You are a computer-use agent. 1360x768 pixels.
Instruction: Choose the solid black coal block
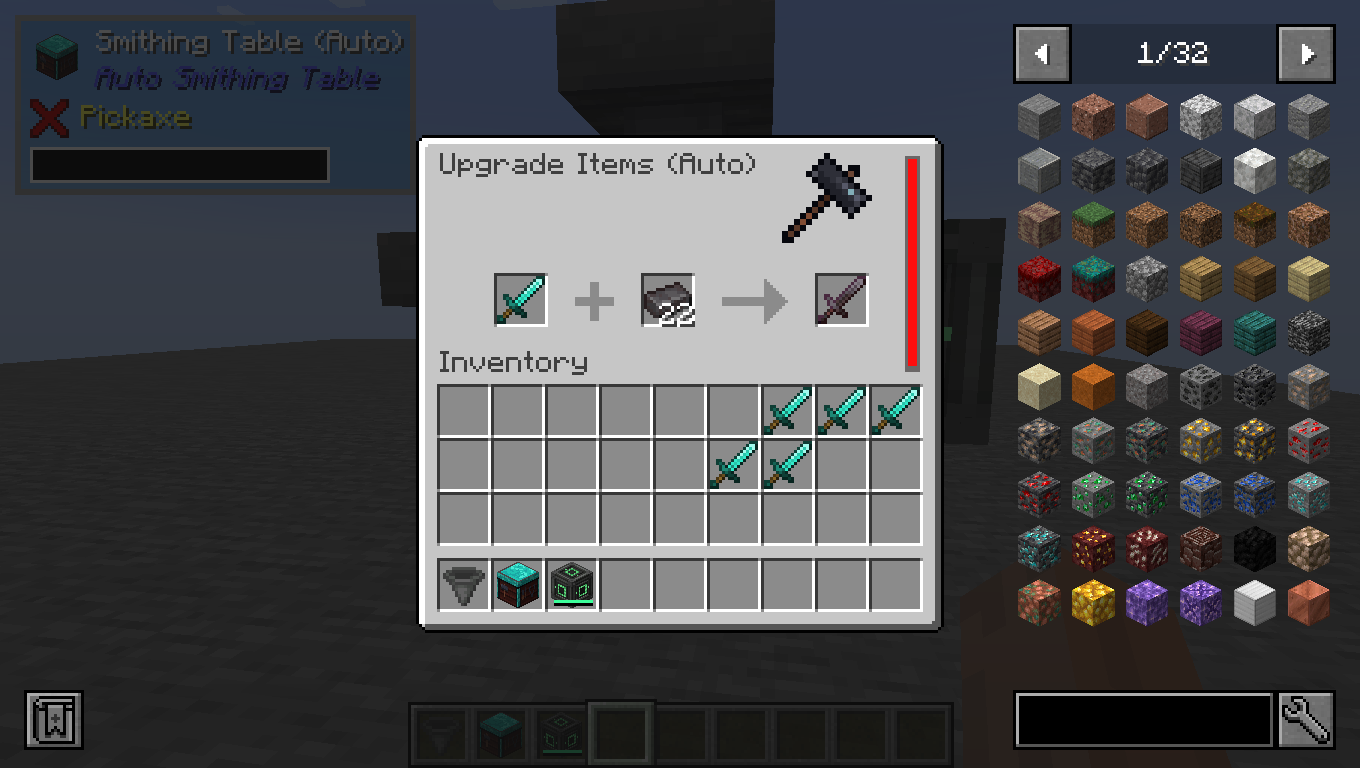pos(1254,549)
